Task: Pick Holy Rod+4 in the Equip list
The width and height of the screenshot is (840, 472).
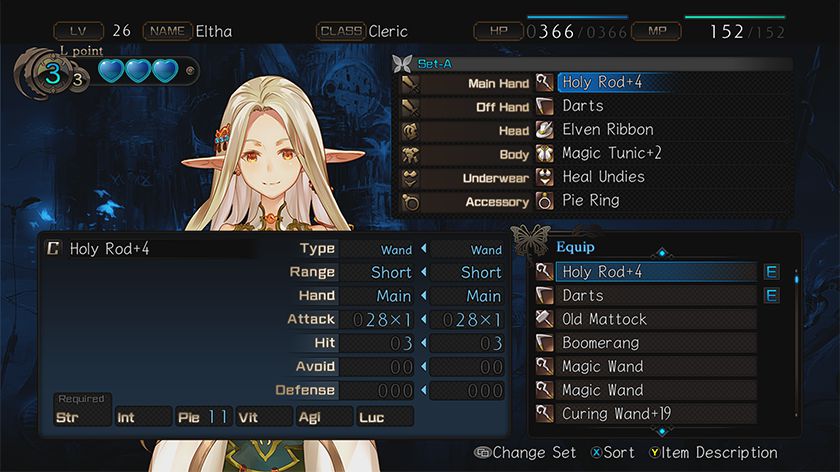Action: click(x=645, y=272)
